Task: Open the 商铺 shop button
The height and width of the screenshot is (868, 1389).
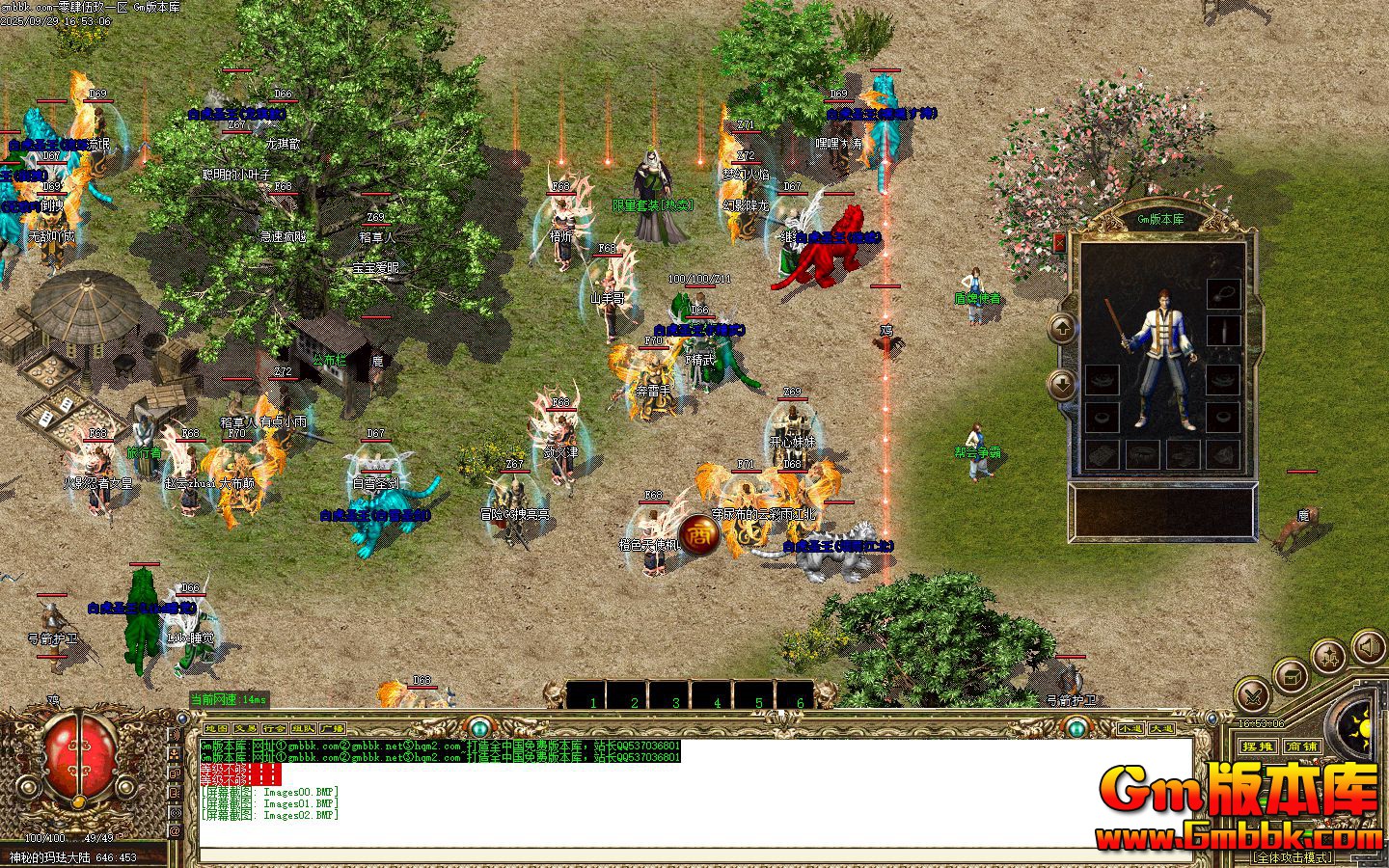Action: click(x=1301, y=746)
